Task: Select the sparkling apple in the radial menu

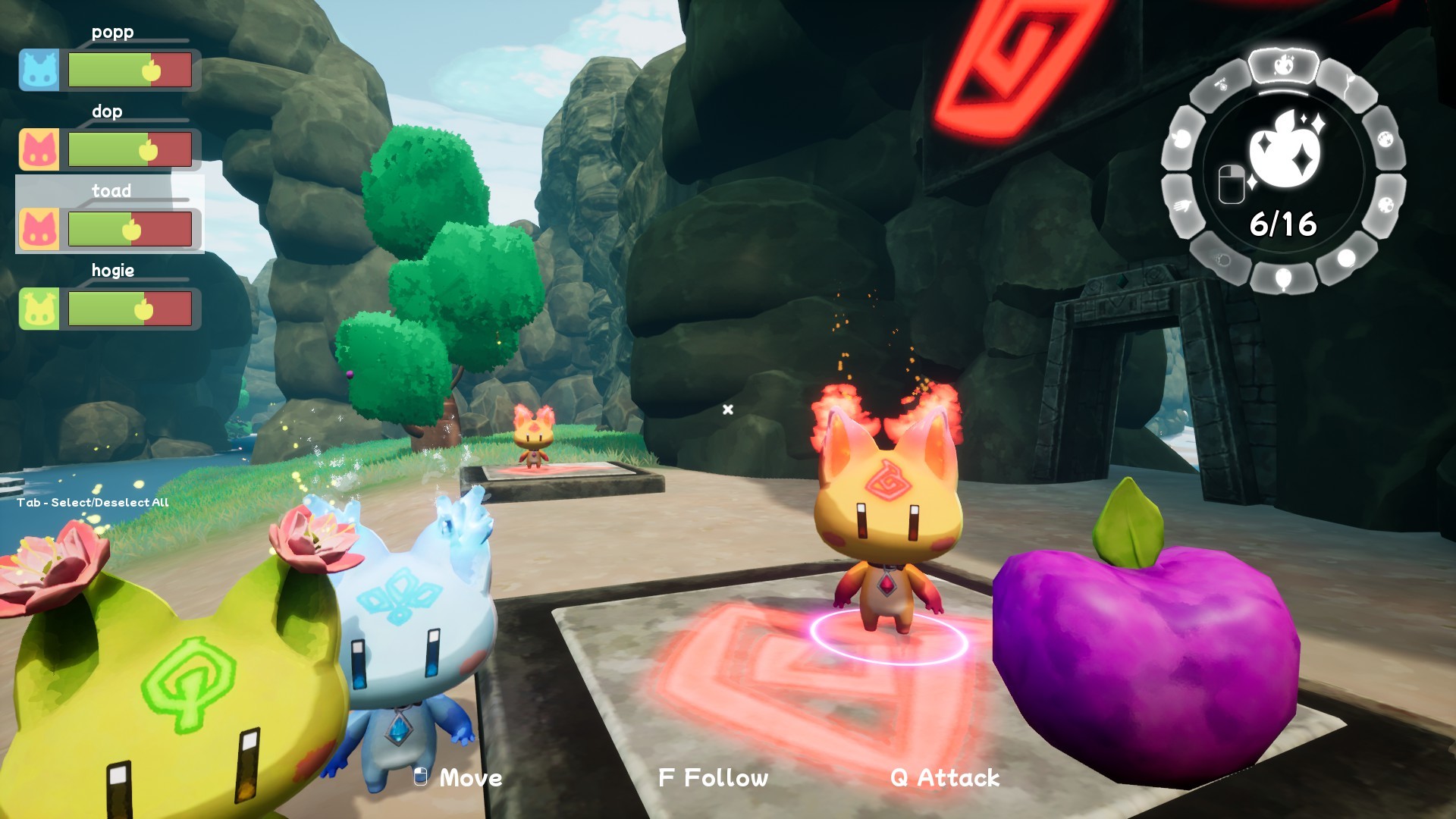Action: click(x=1284, y=63)
